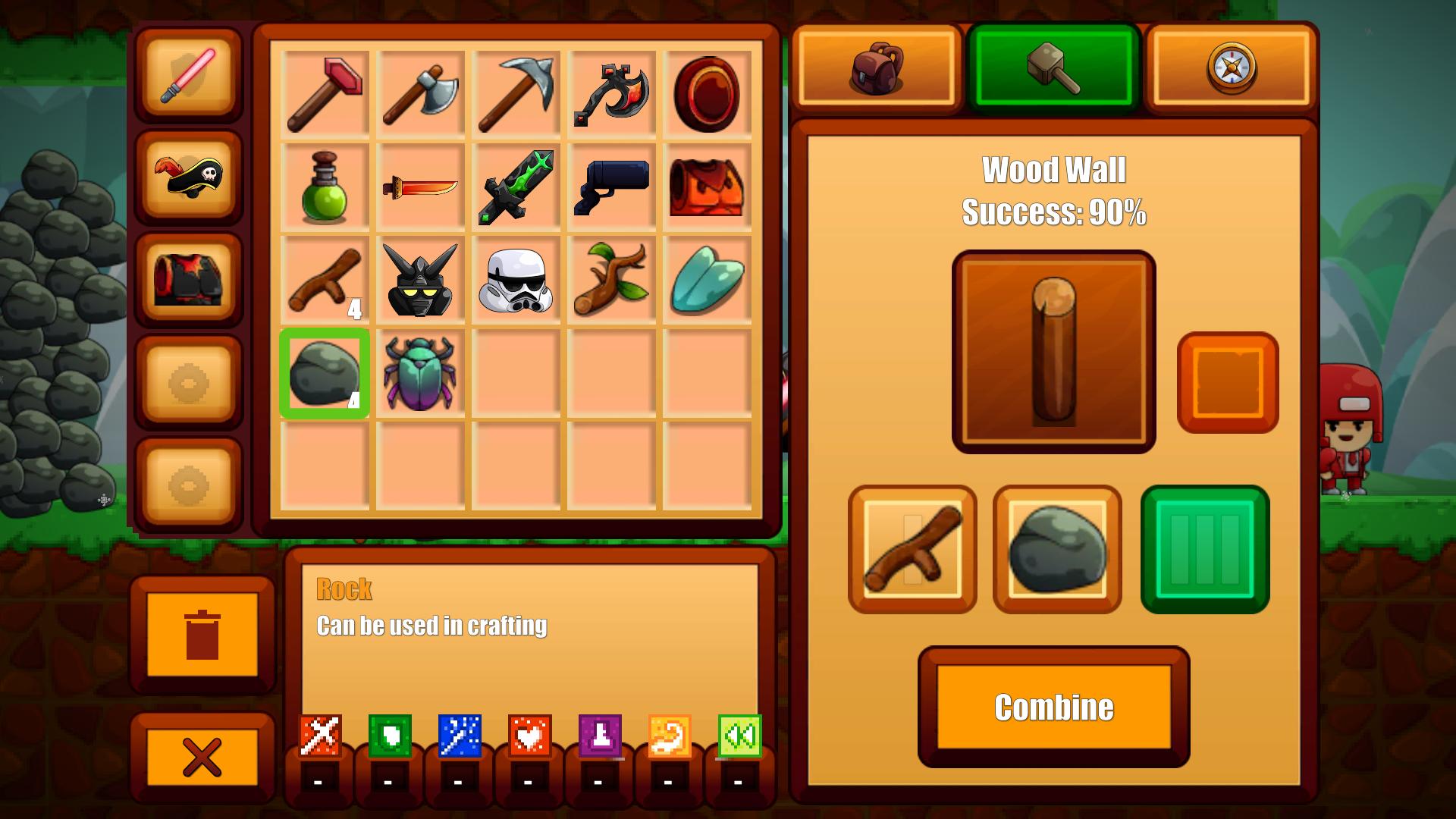Open the crafting hammer tab
This screenshot has height=819, width=1456.
pos(1053,67)
